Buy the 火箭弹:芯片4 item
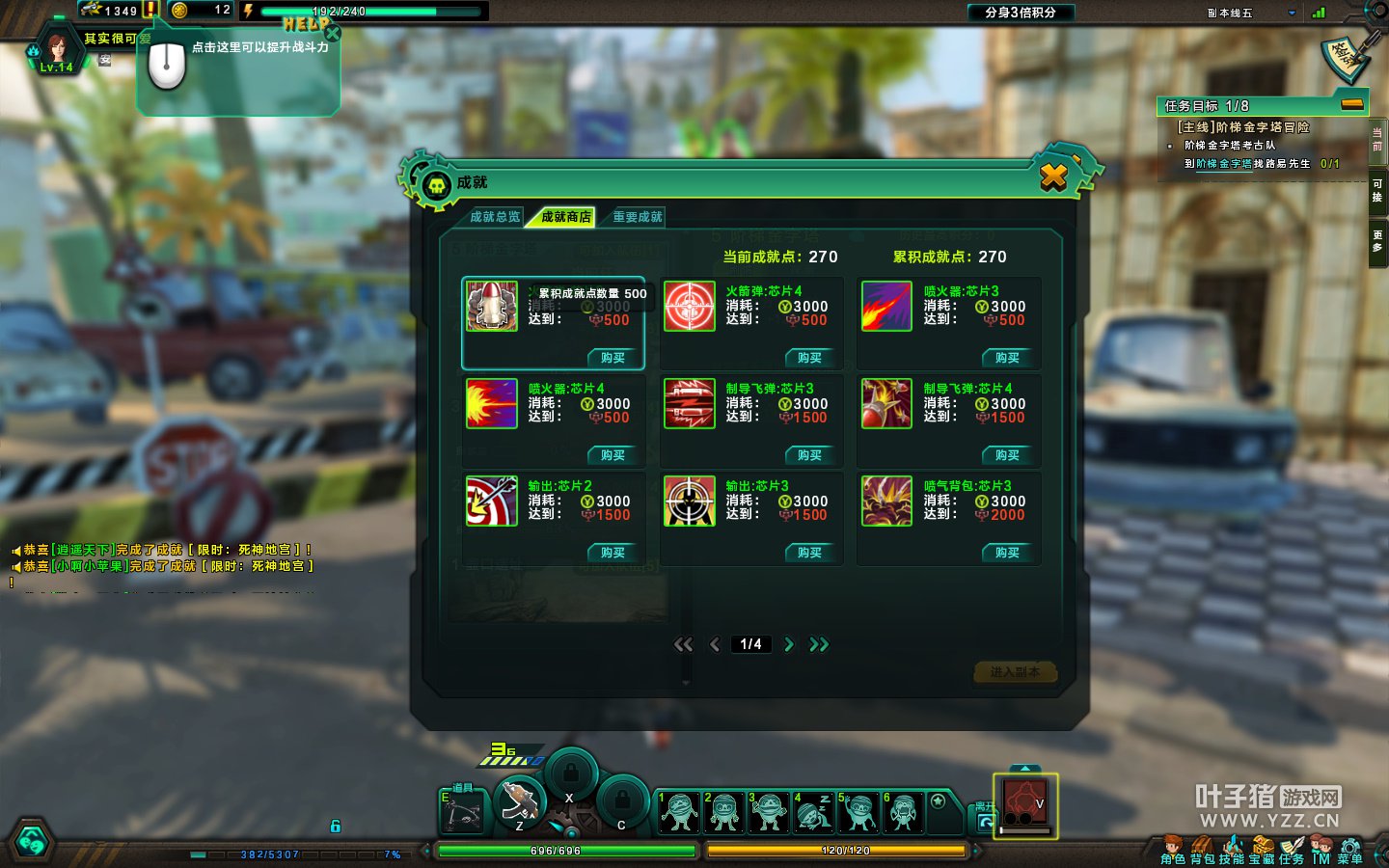The width and height of the screenshot is (1389, 868). 809,358
